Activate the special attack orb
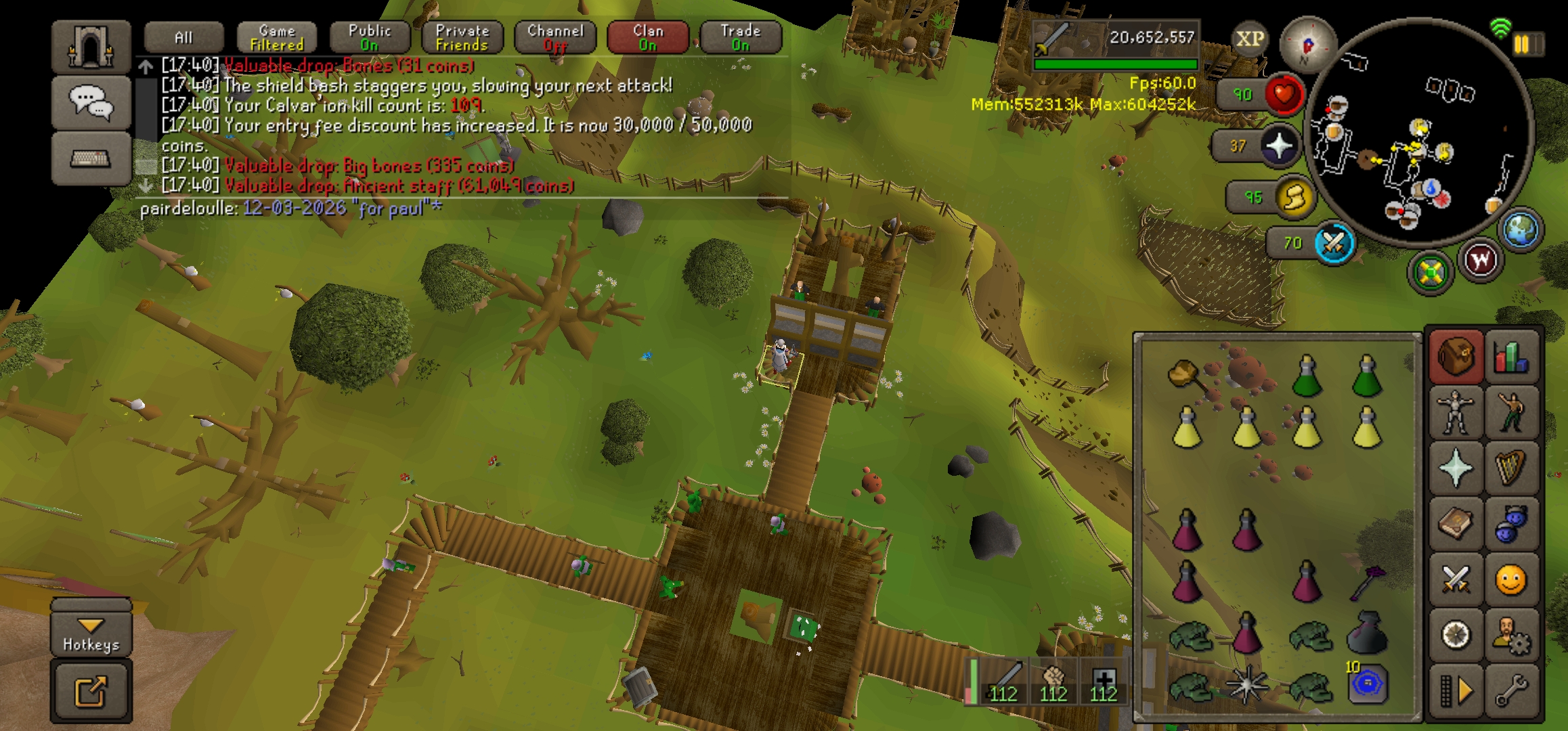1568x731 pixels. (x=1334, y=243)
